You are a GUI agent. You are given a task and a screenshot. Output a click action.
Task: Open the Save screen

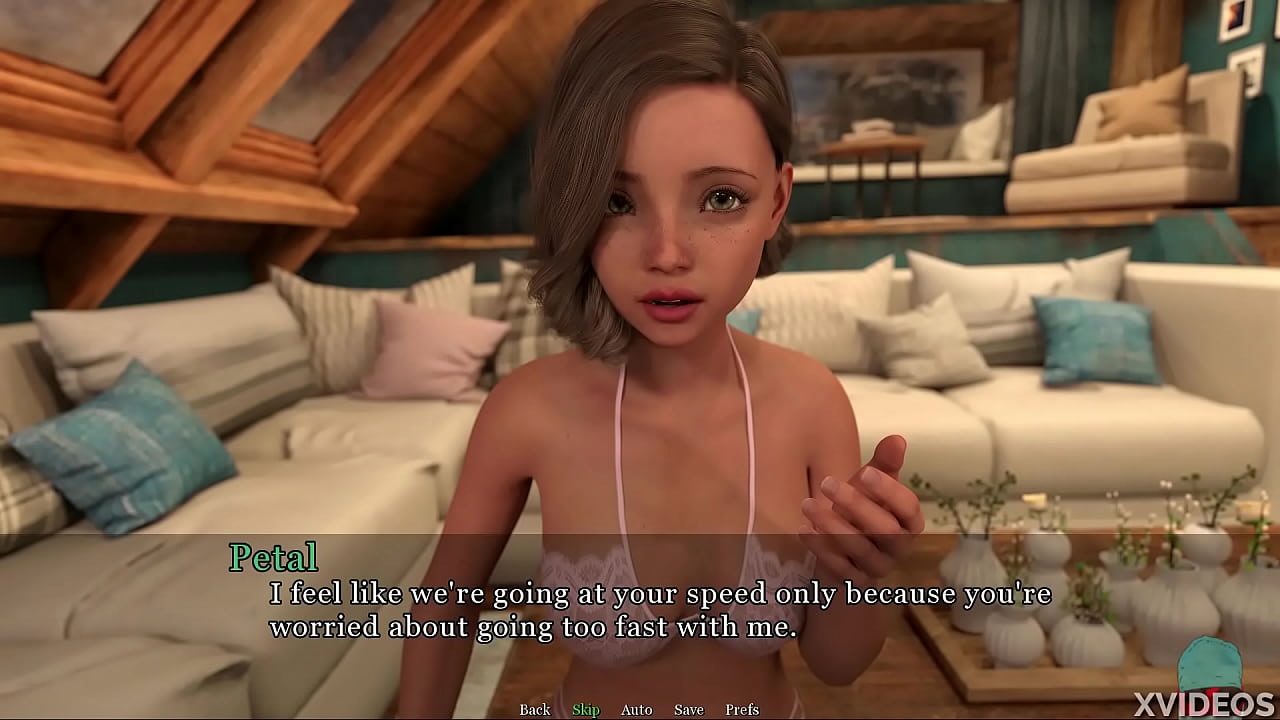(689, 709)
